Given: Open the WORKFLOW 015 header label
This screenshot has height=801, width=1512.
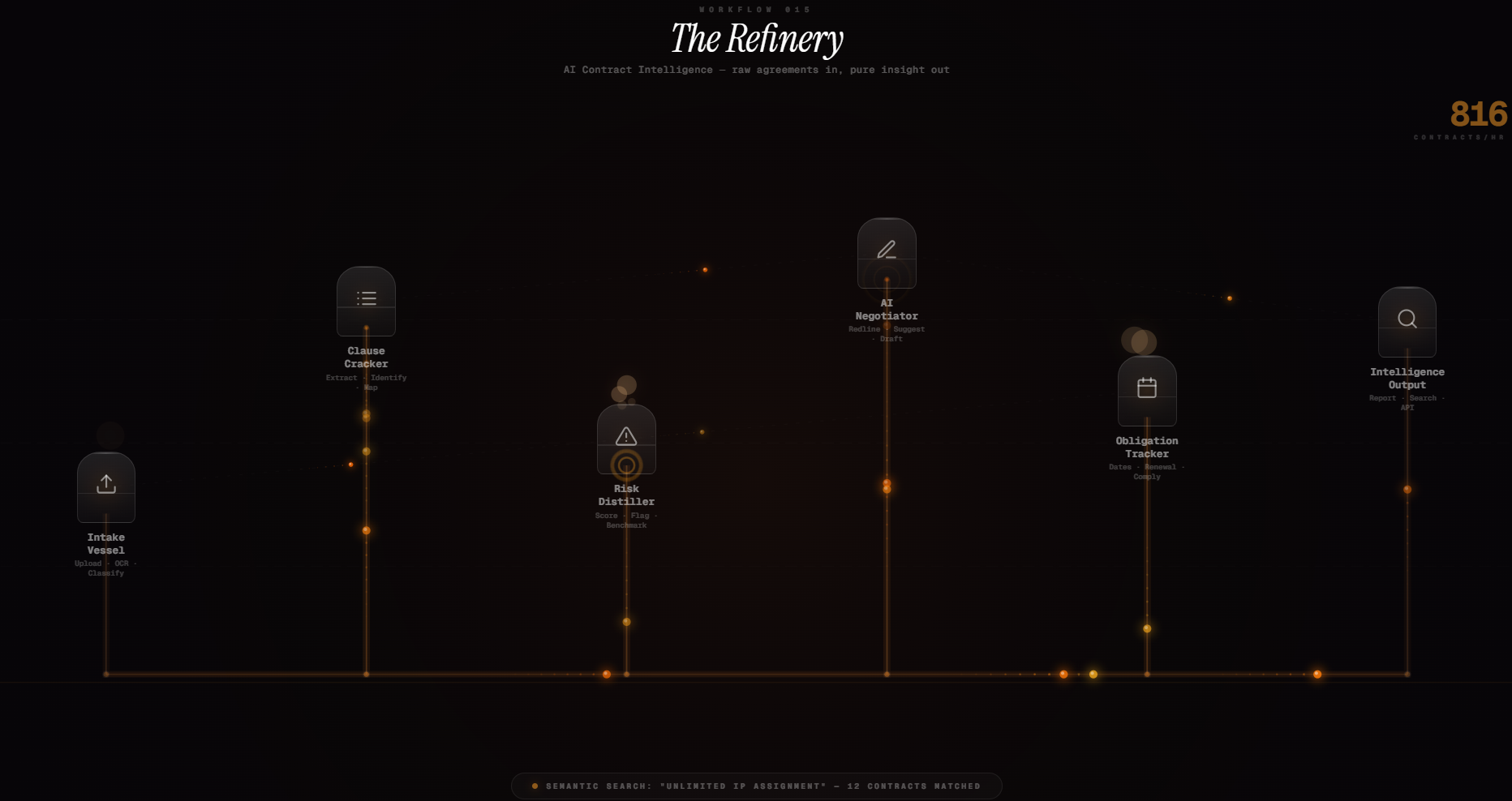Looking at the screenshot, I should (x=755, y=9).
